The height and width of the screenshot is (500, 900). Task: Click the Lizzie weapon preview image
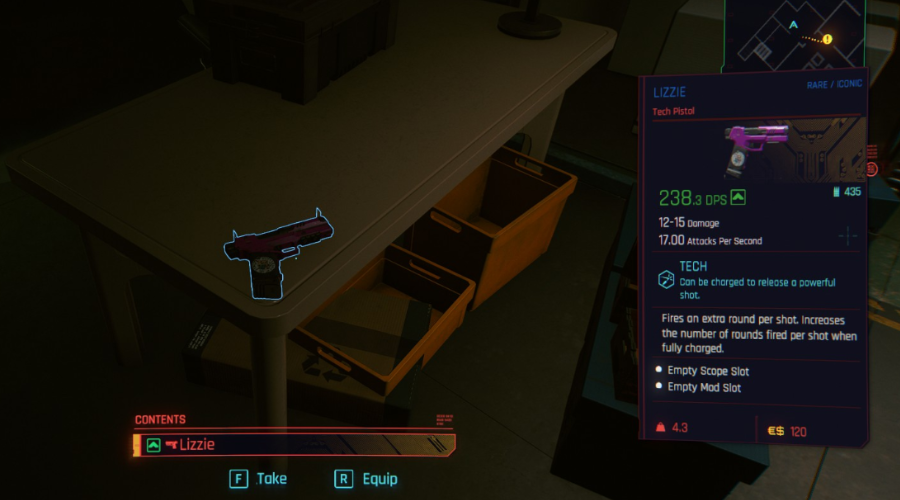coord(760,148)
